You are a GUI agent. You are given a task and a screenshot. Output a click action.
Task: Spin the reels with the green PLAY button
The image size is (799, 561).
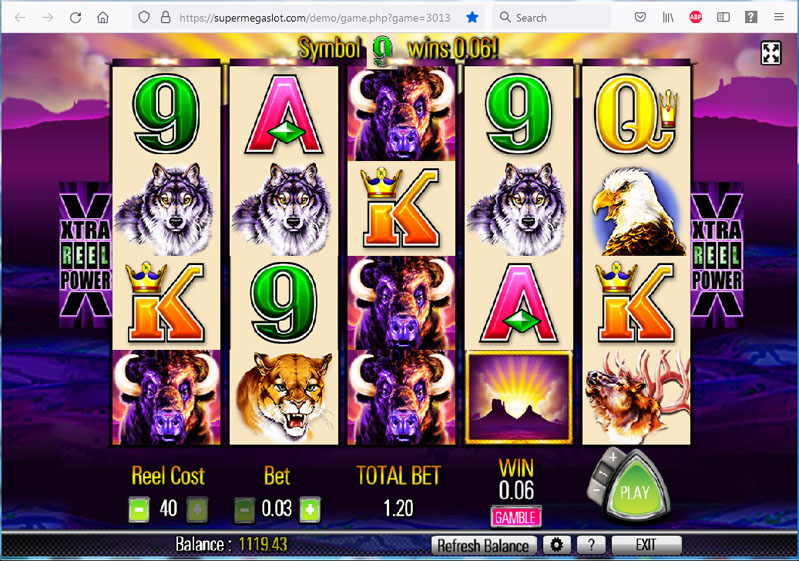(x=634, y=492)
